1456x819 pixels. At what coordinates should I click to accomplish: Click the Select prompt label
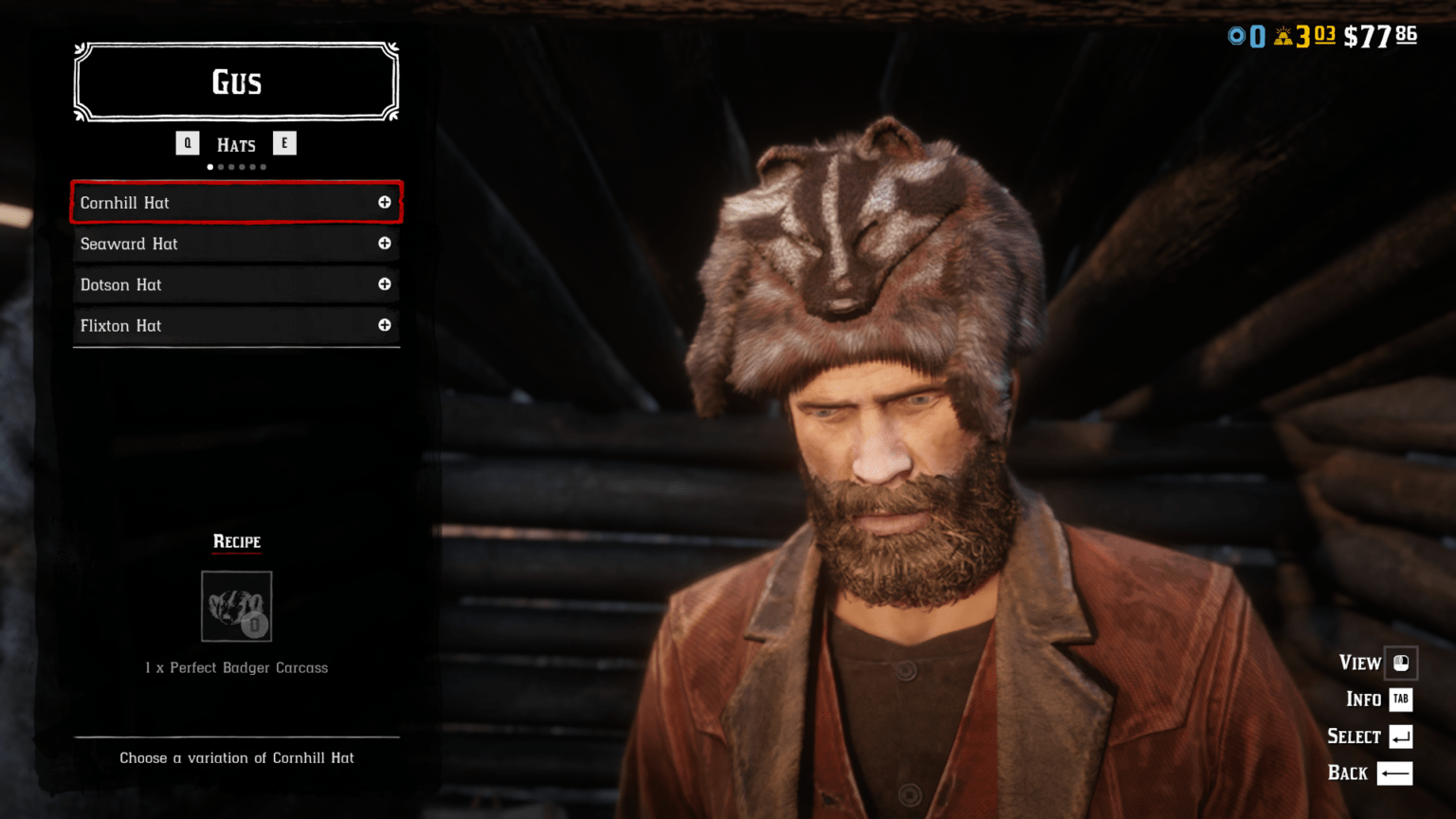[x=1353, y=736]
